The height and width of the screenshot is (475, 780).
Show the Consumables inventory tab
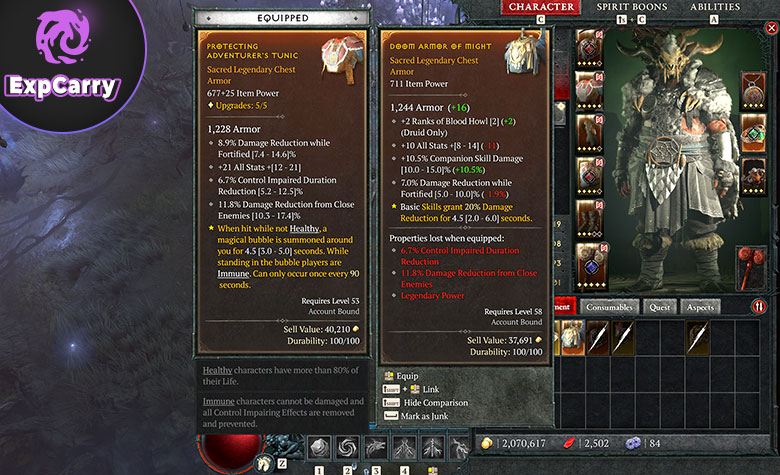[x=610, y=307]
